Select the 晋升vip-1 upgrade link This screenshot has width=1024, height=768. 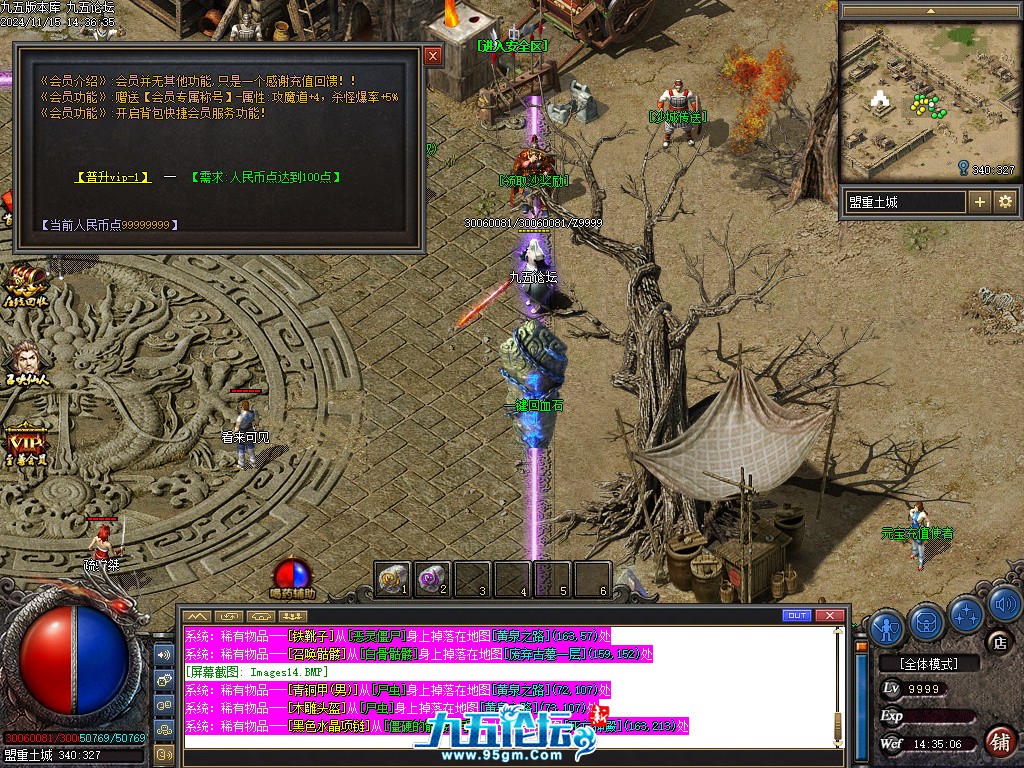[x=113, y=177]
